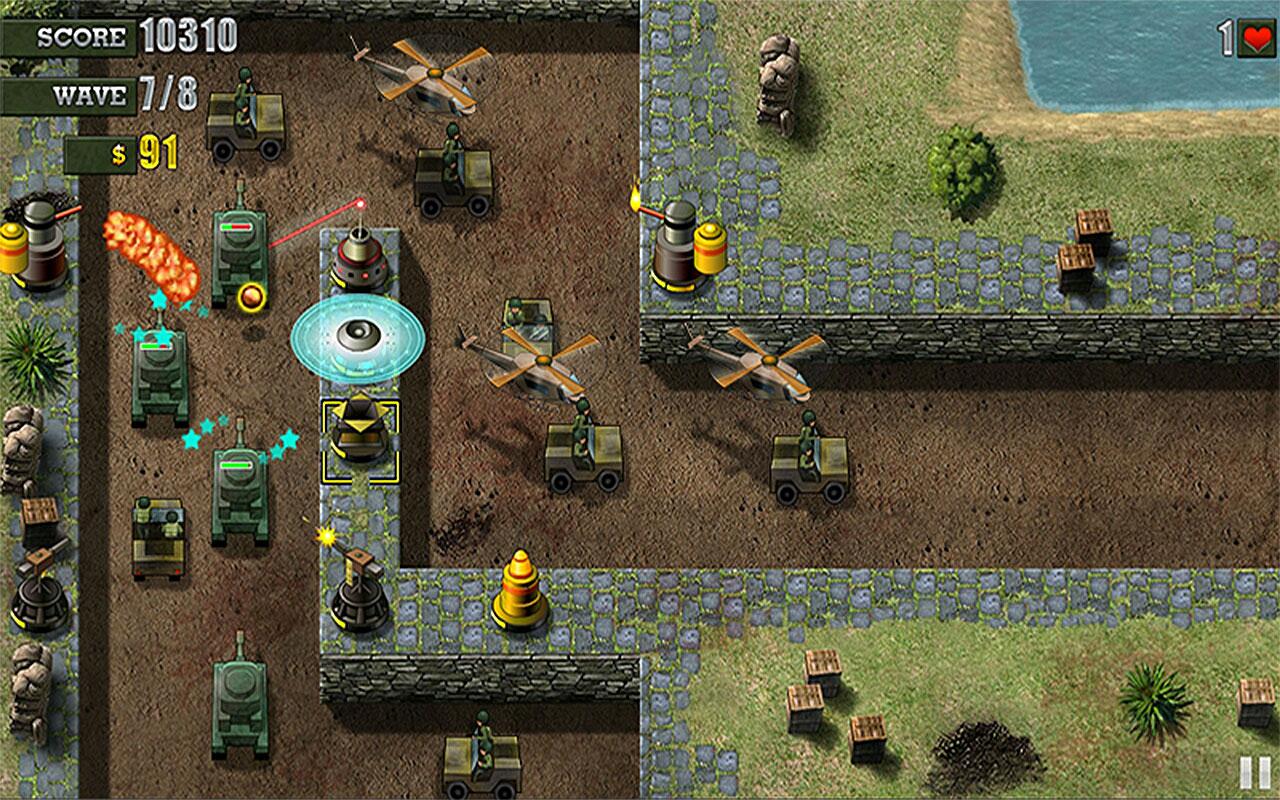This screenshot has width=1280, height=800.
Task: Click the tank with red damage bar
Action: (x=240, y=250)
